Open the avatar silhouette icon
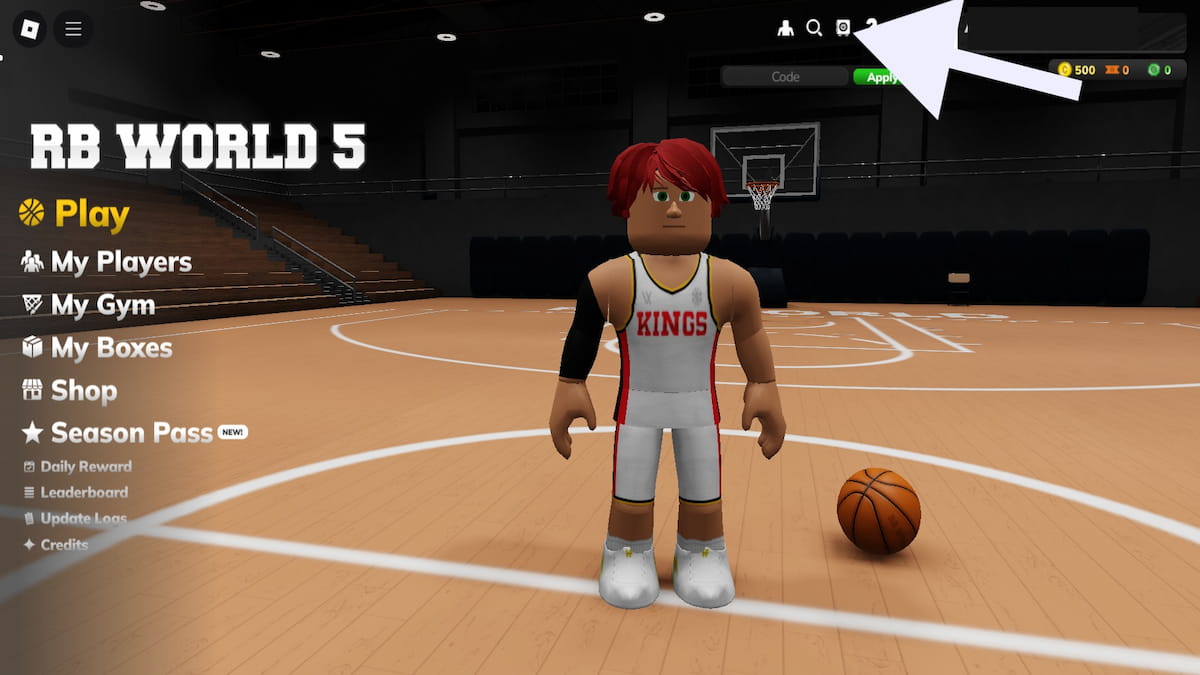Image resolution: width=1200 pixels, height=675 pixels. click(785, 28)
